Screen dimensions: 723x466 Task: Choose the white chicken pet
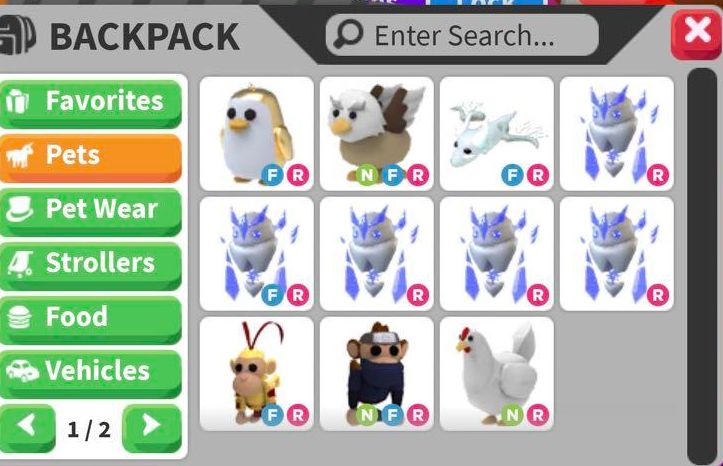point(496,373)
